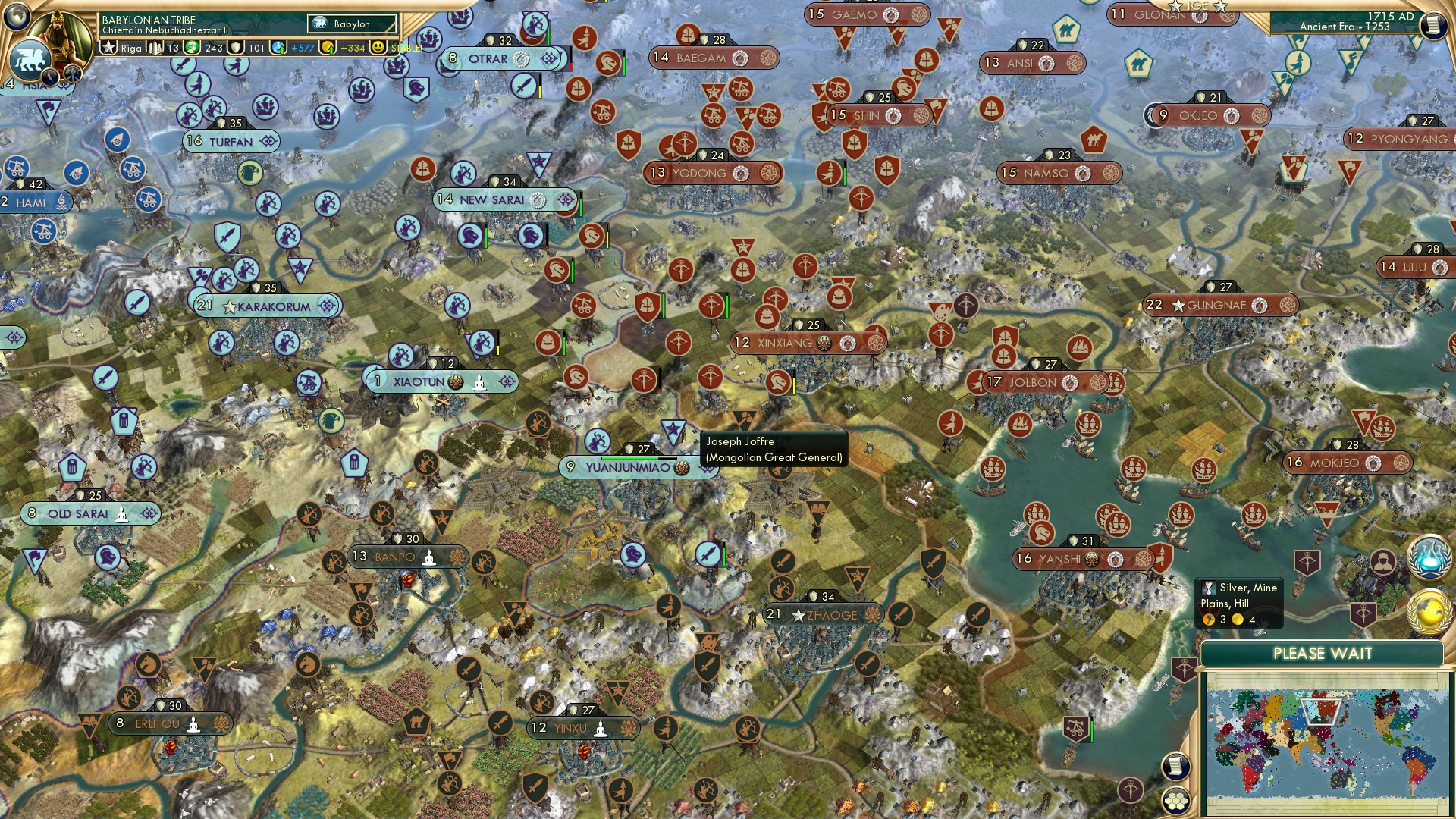Open the notification scroll icon beside the minimap

coord(1175,765)
